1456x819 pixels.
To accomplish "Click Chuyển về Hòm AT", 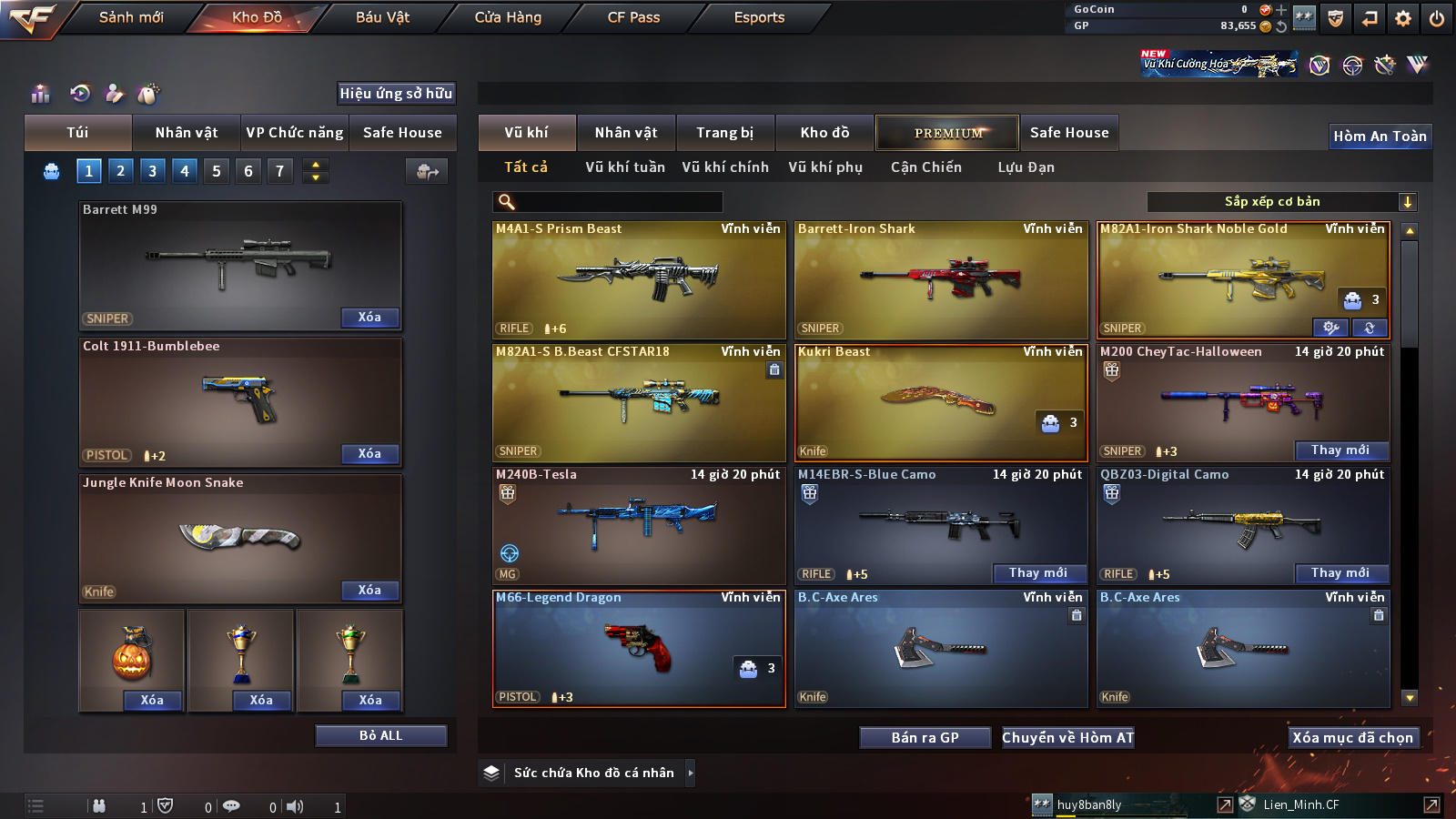I will pyautogui.click(x=1067, y=738).
